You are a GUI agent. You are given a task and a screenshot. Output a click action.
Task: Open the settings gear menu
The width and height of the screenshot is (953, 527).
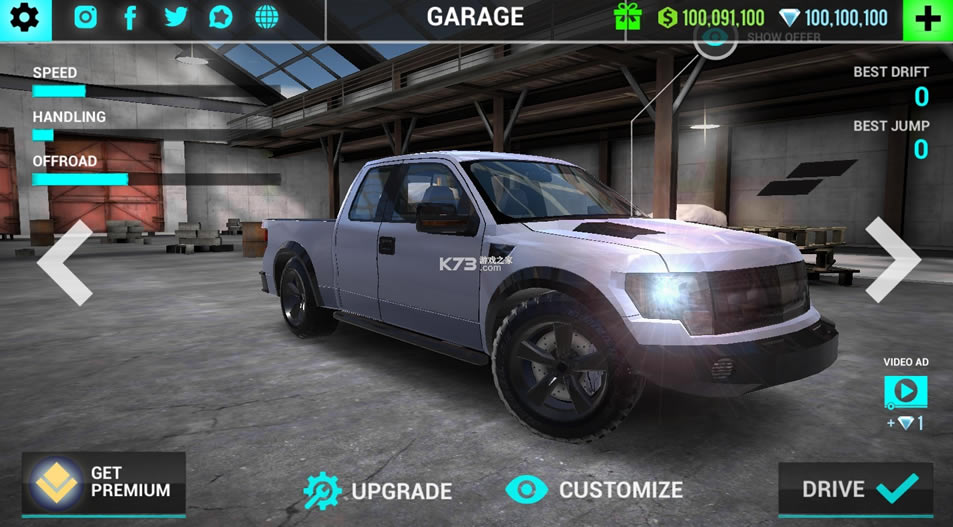pyautogui.click(x=24, y=18)
